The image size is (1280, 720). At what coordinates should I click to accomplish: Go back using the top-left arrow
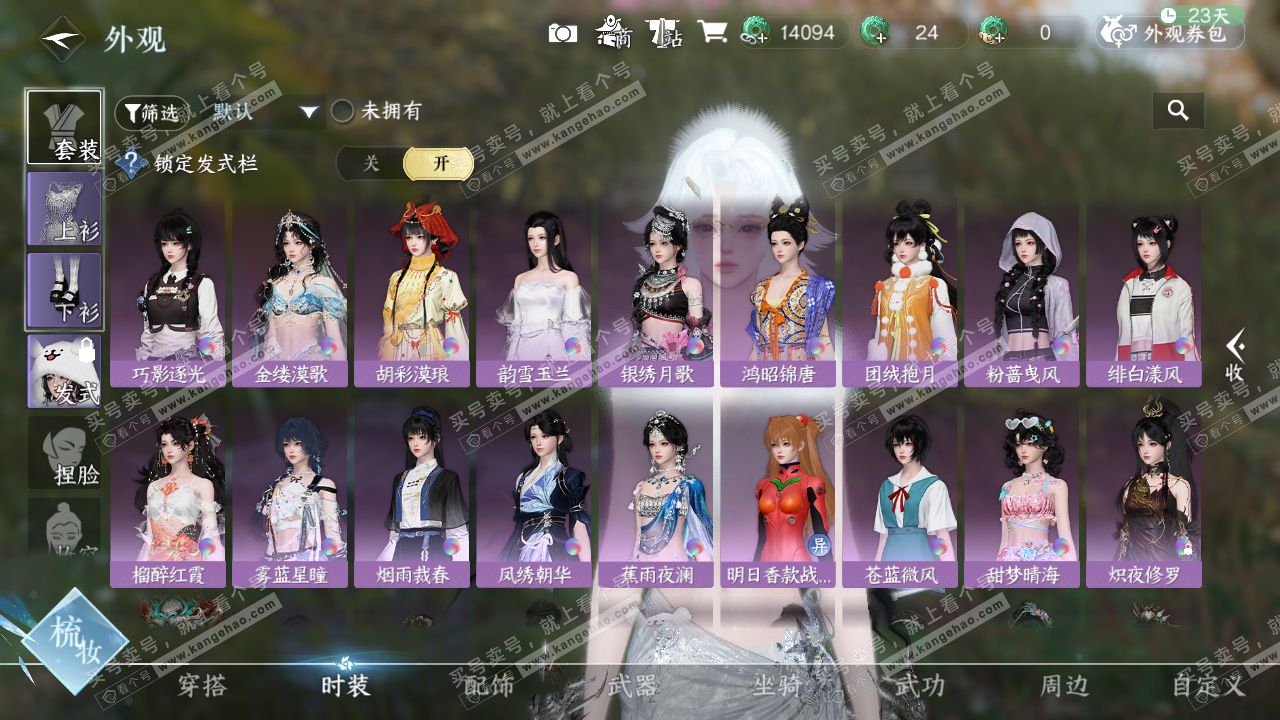click(62, 39)
